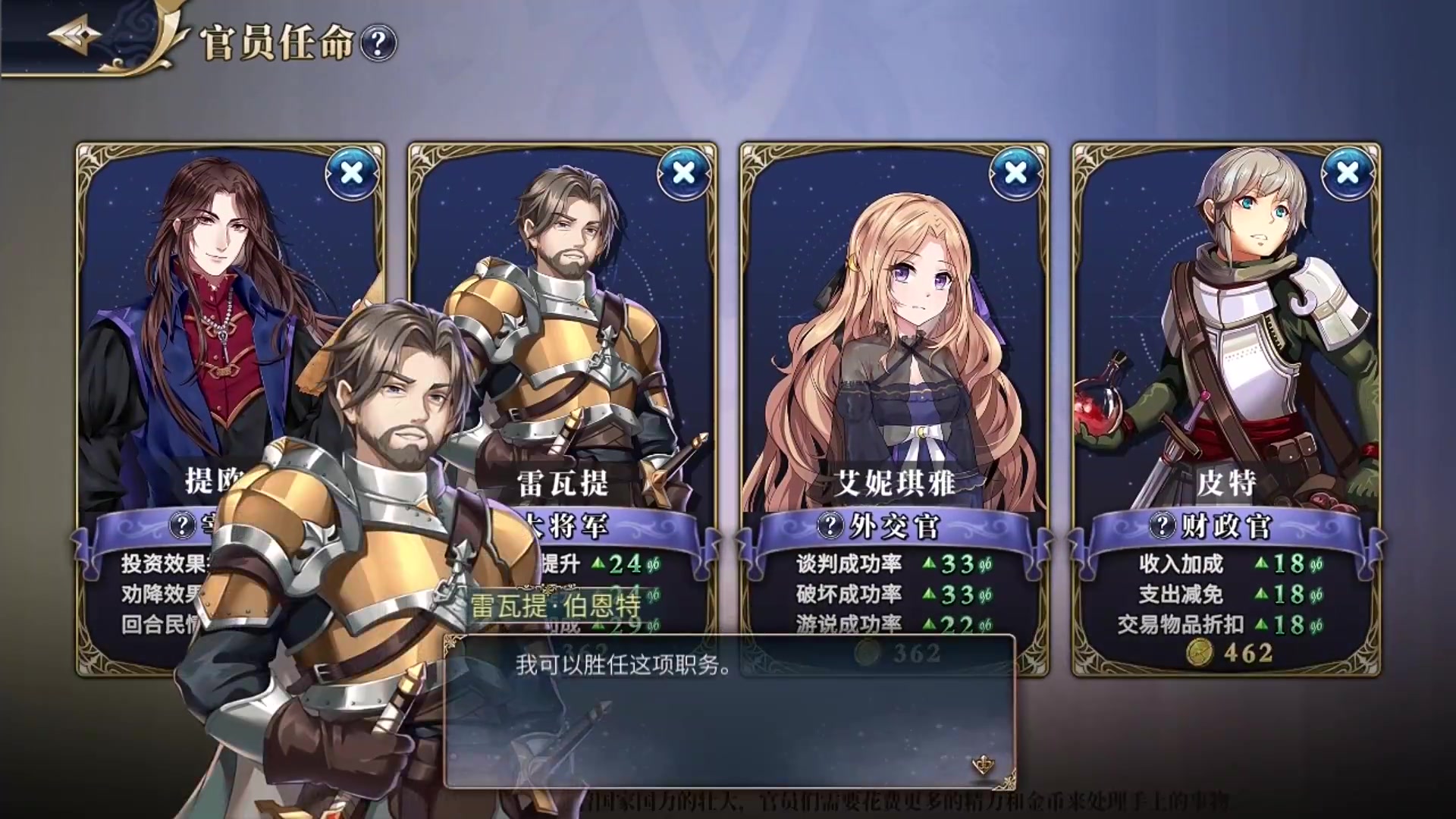The height and width of the screenshot is (819, 1456).
Task: Go back with the arrow button
Action: pos(74,36)
